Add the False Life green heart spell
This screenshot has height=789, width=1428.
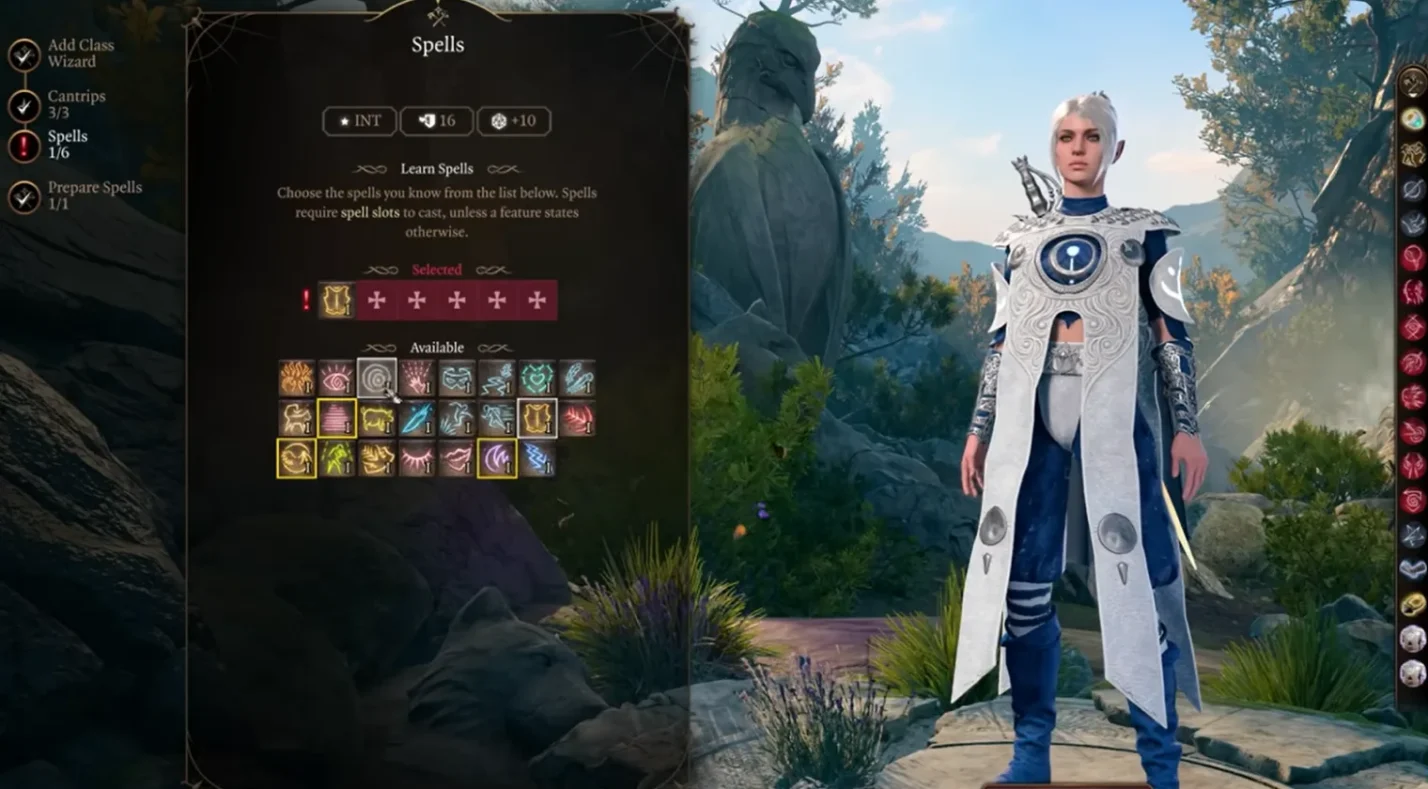point(537,379)
